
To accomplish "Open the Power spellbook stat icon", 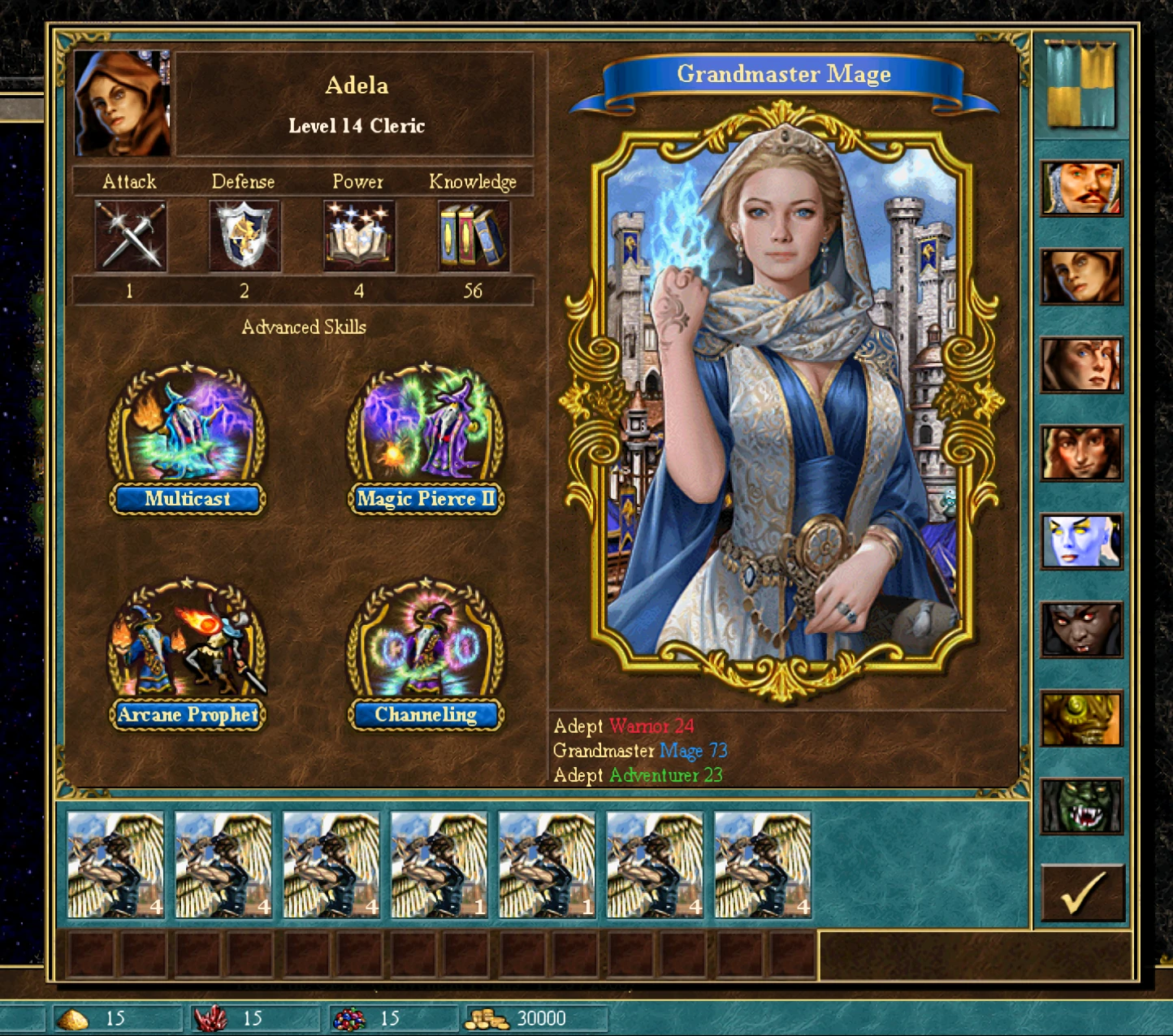I will pyautogui.click(x=357, y=236).
